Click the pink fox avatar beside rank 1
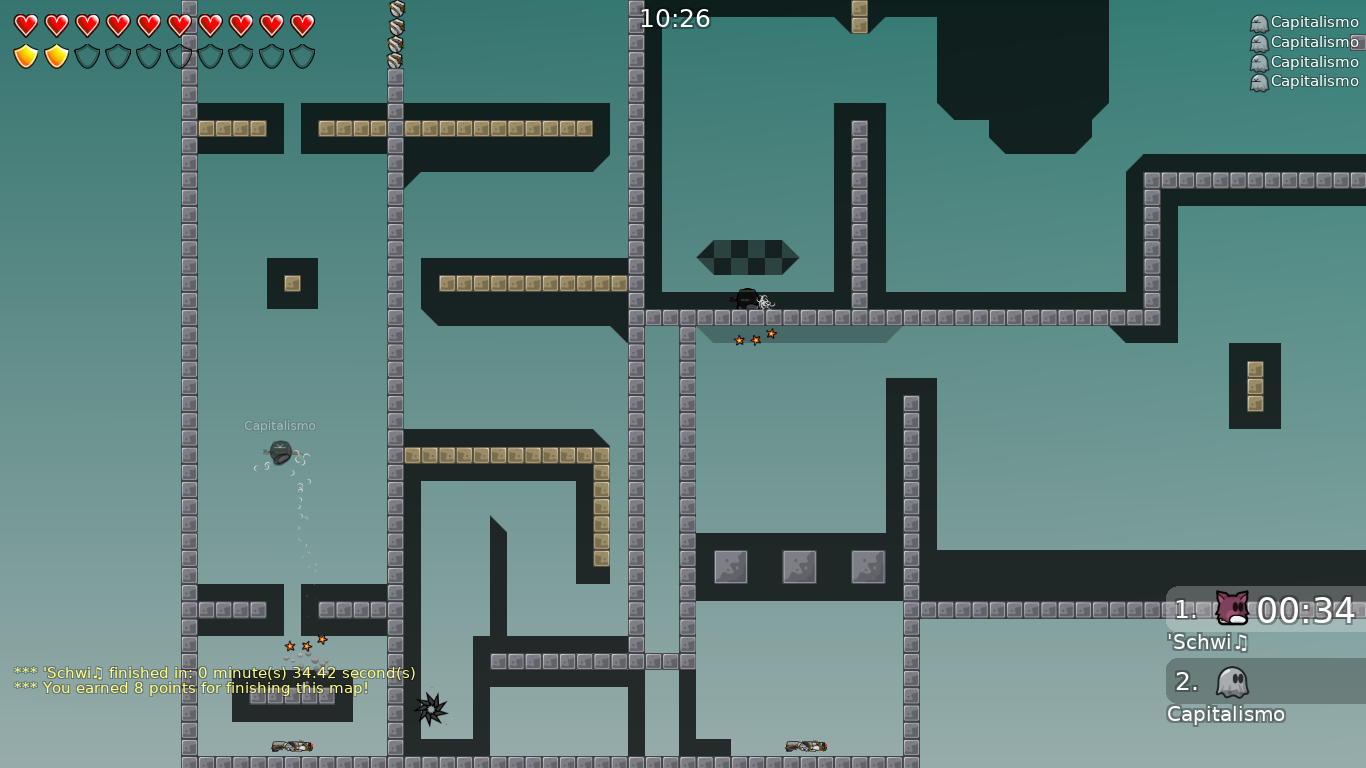Image resolution: width=1366 pixels, height=768 pixels. [1230, 610]
